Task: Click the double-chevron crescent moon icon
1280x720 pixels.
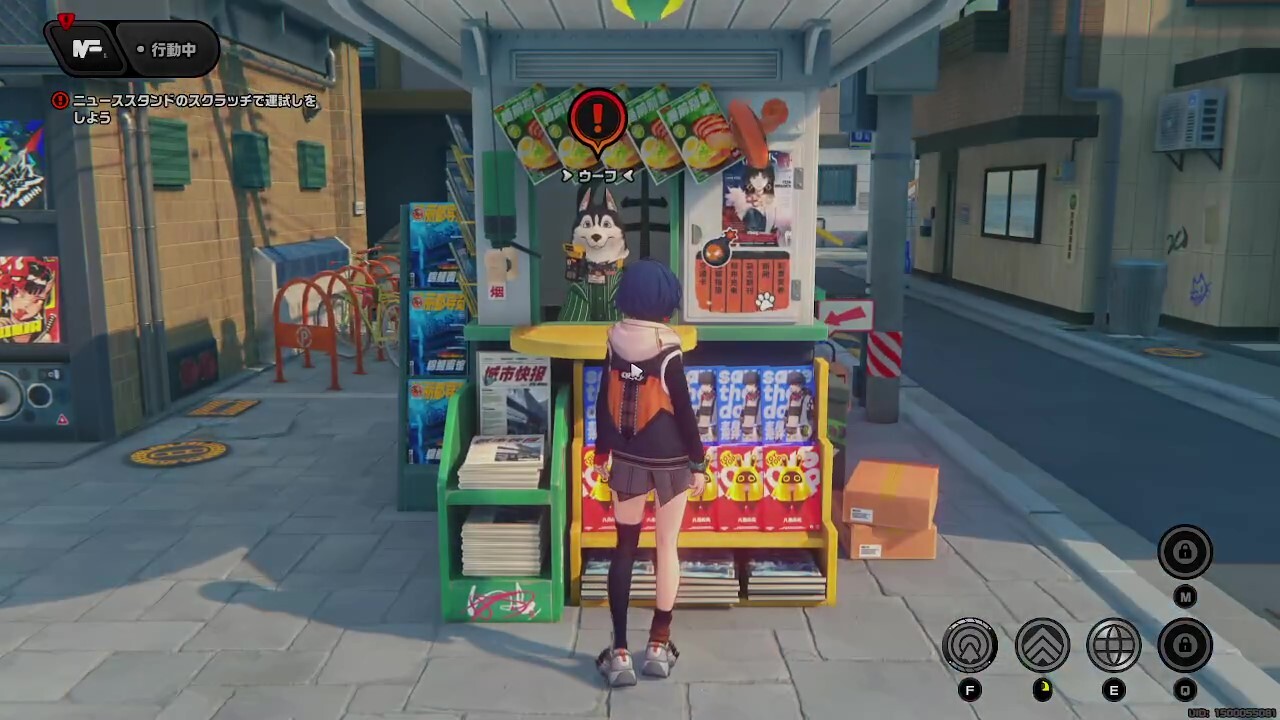Action: [x=1040, y=647]
